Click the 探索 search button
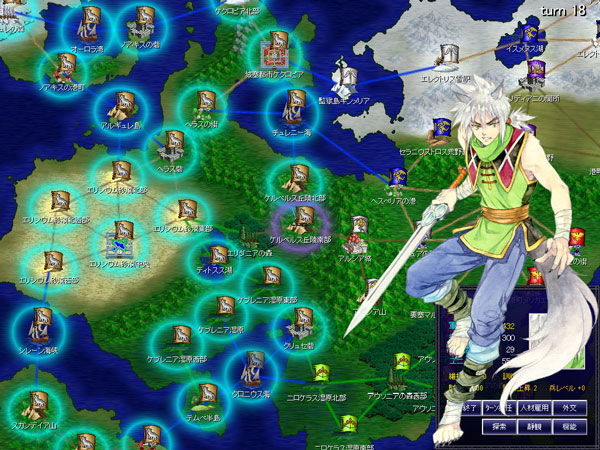This screenshot has width=600, height=450. [497, 425]
